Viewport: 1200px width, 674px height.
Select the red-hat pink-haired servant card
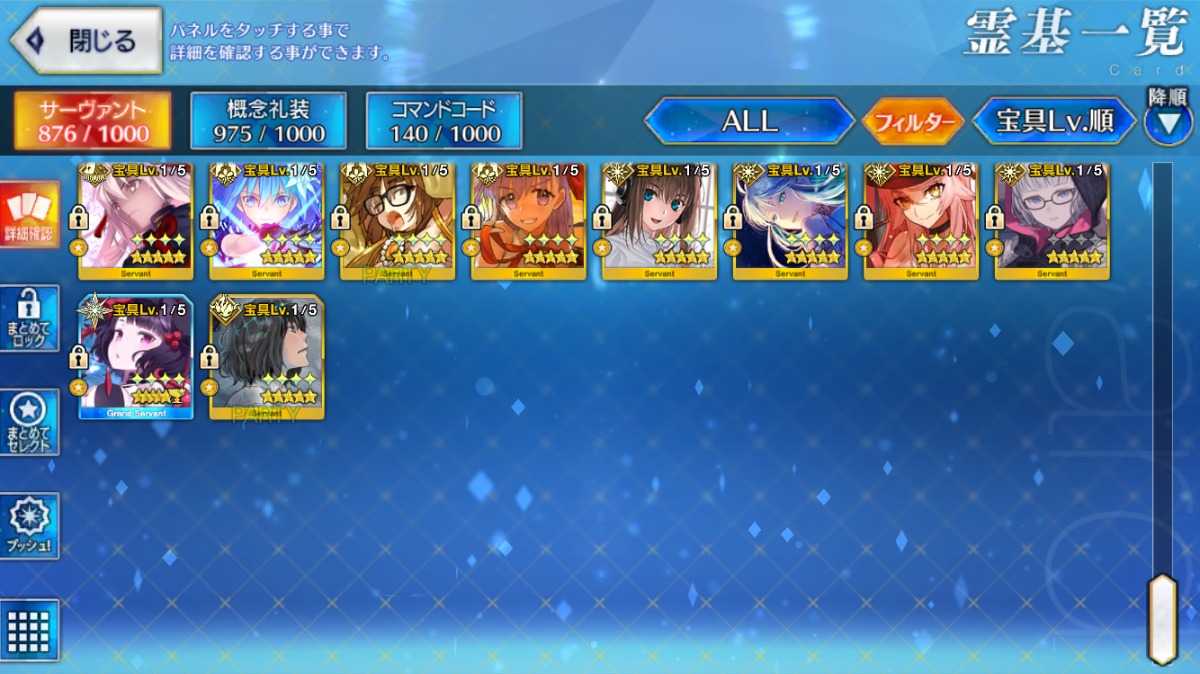(x=921, y=222)
